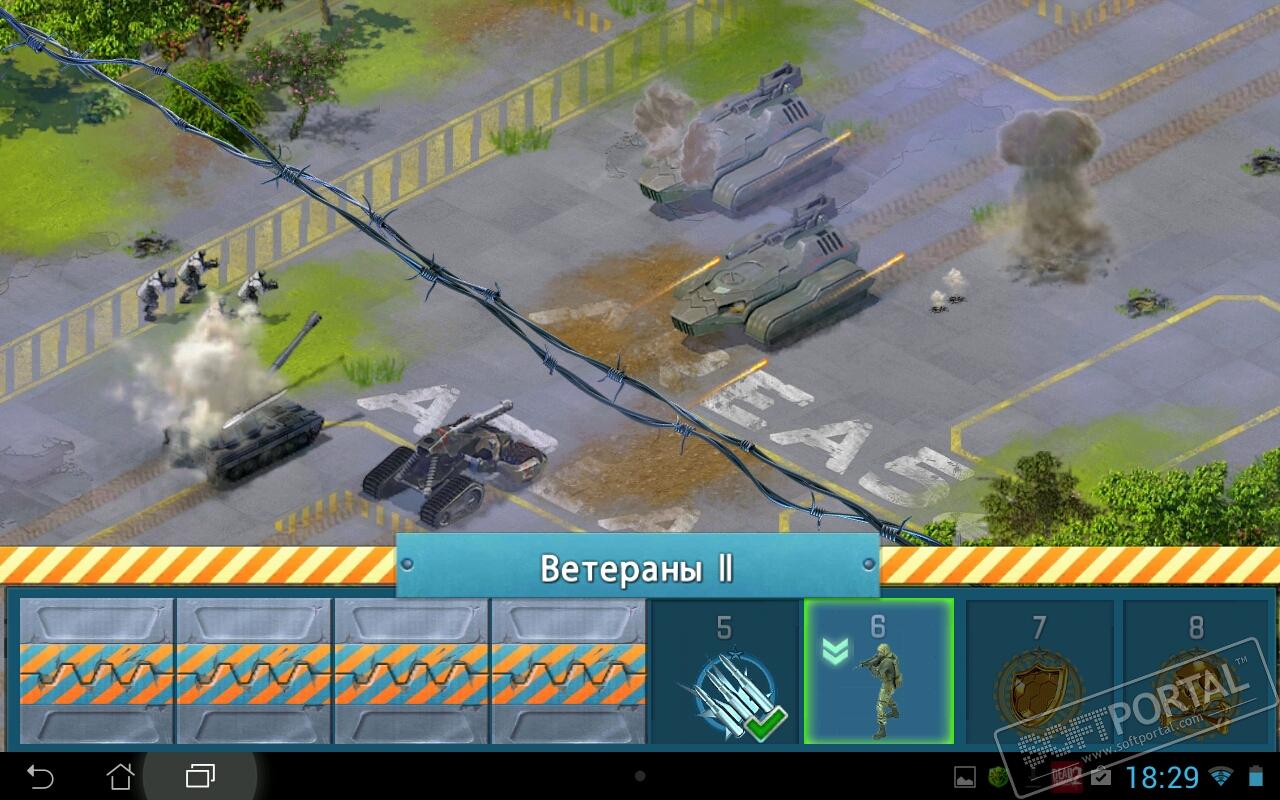Select the level 5 missile reward tile
This screenshot has width=1280, height=800.
point(725,672)
